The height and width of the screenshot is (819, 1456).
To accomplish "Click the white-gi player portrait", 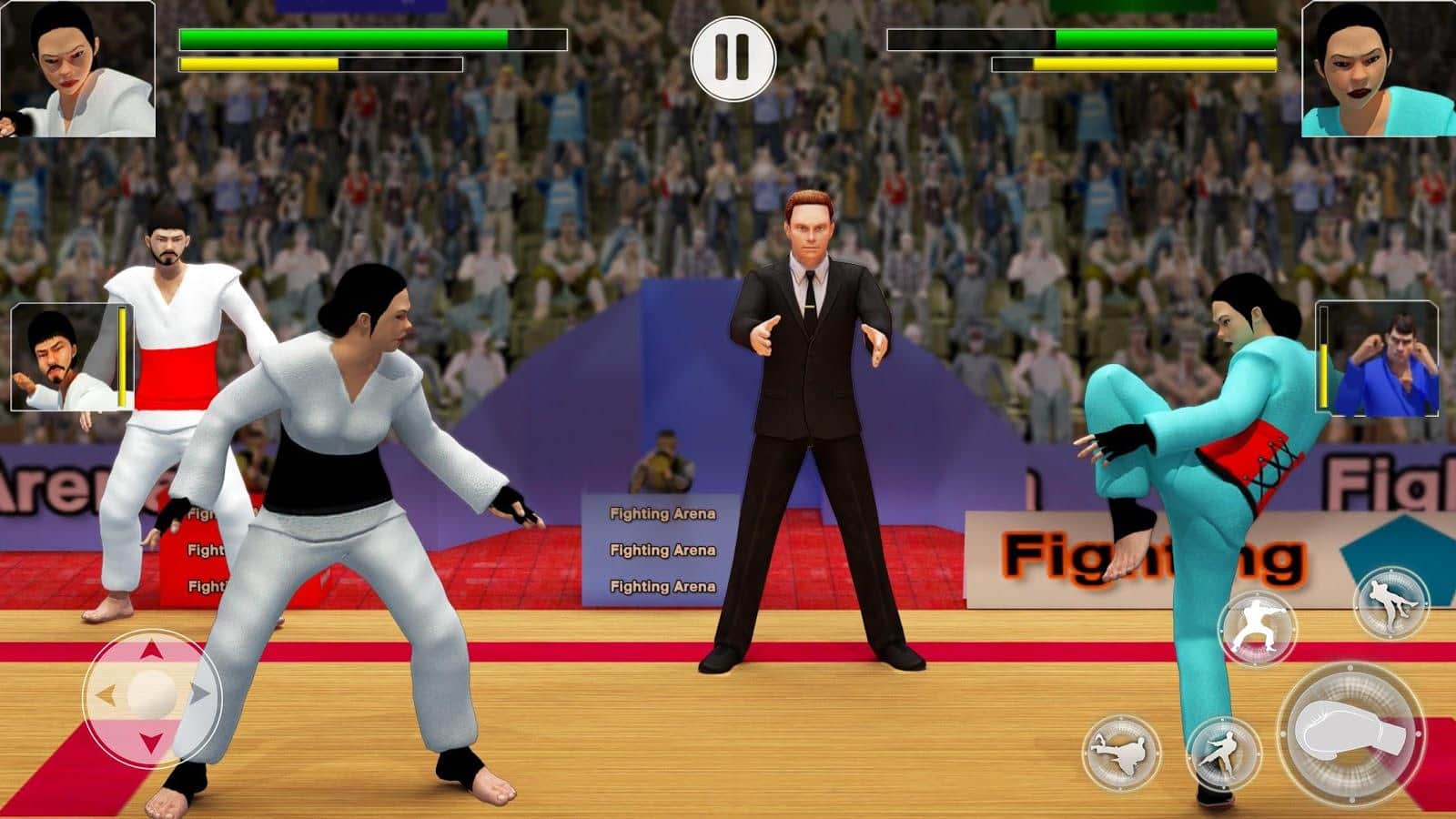I will 77,69.
